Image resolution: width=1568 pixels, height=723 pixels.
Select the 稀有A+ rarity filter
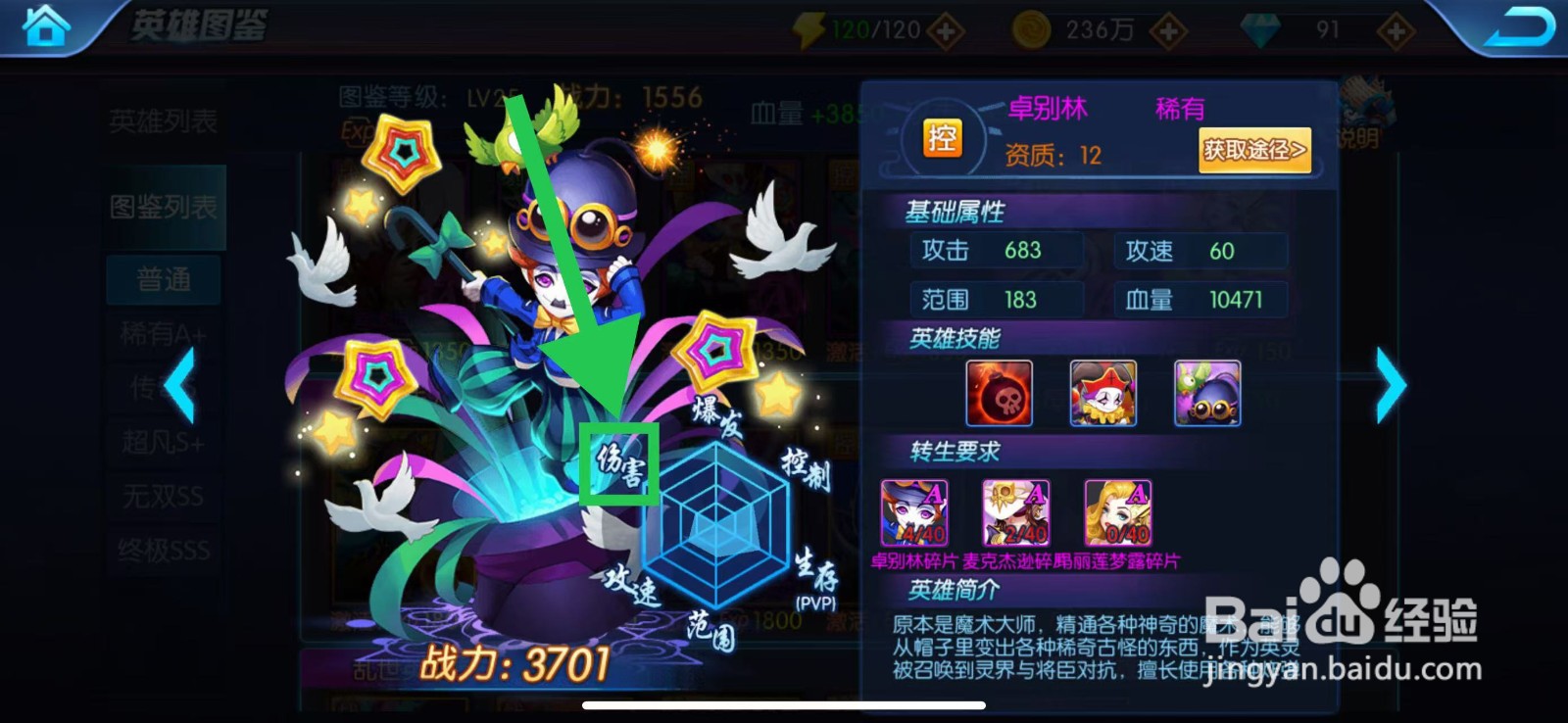pos(163,334)
